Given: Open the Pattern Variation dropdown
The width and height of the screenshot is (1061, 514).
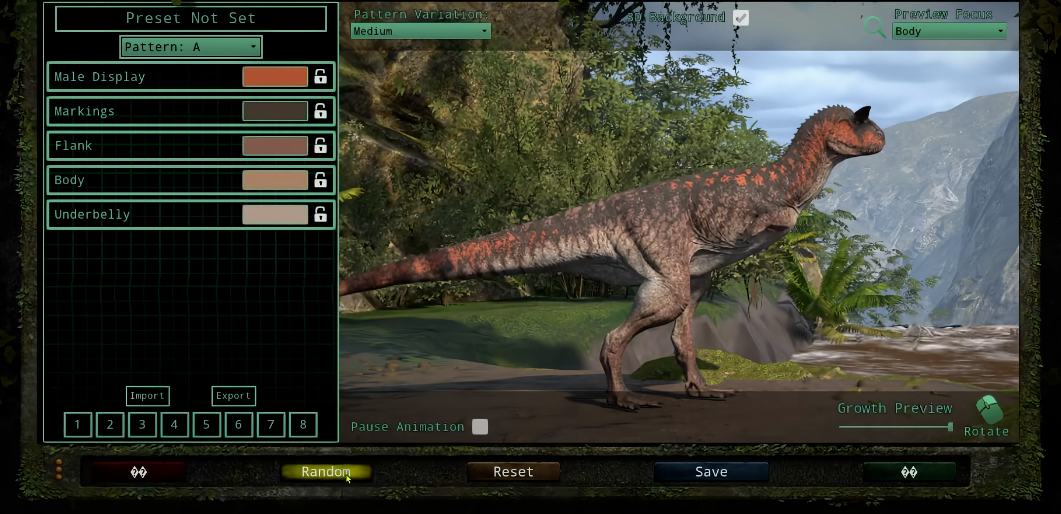Looking at the screenshot, I should coord(420,31).
